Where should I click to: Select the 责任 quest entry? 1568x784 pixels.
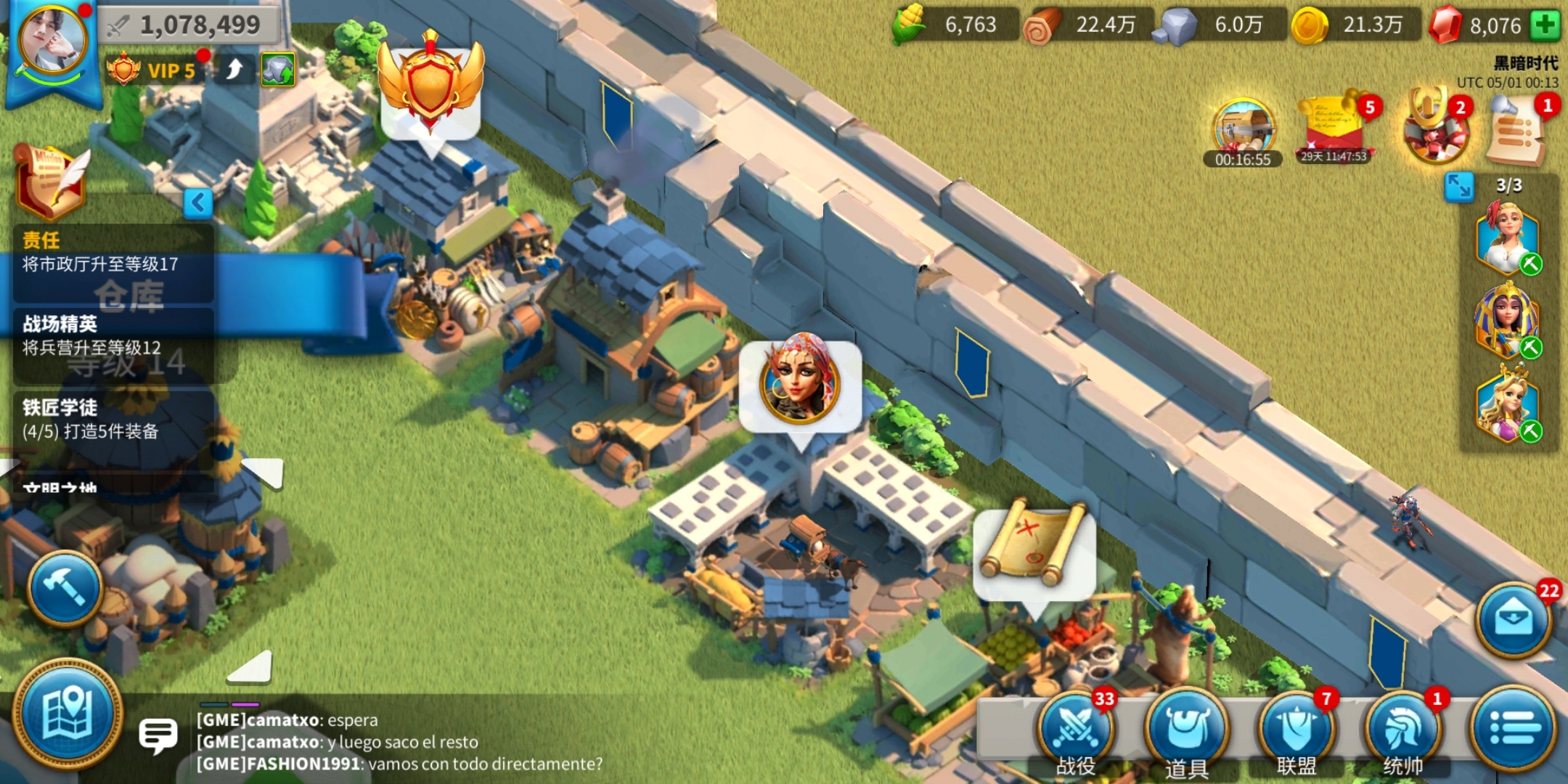(x=113, y=253)
